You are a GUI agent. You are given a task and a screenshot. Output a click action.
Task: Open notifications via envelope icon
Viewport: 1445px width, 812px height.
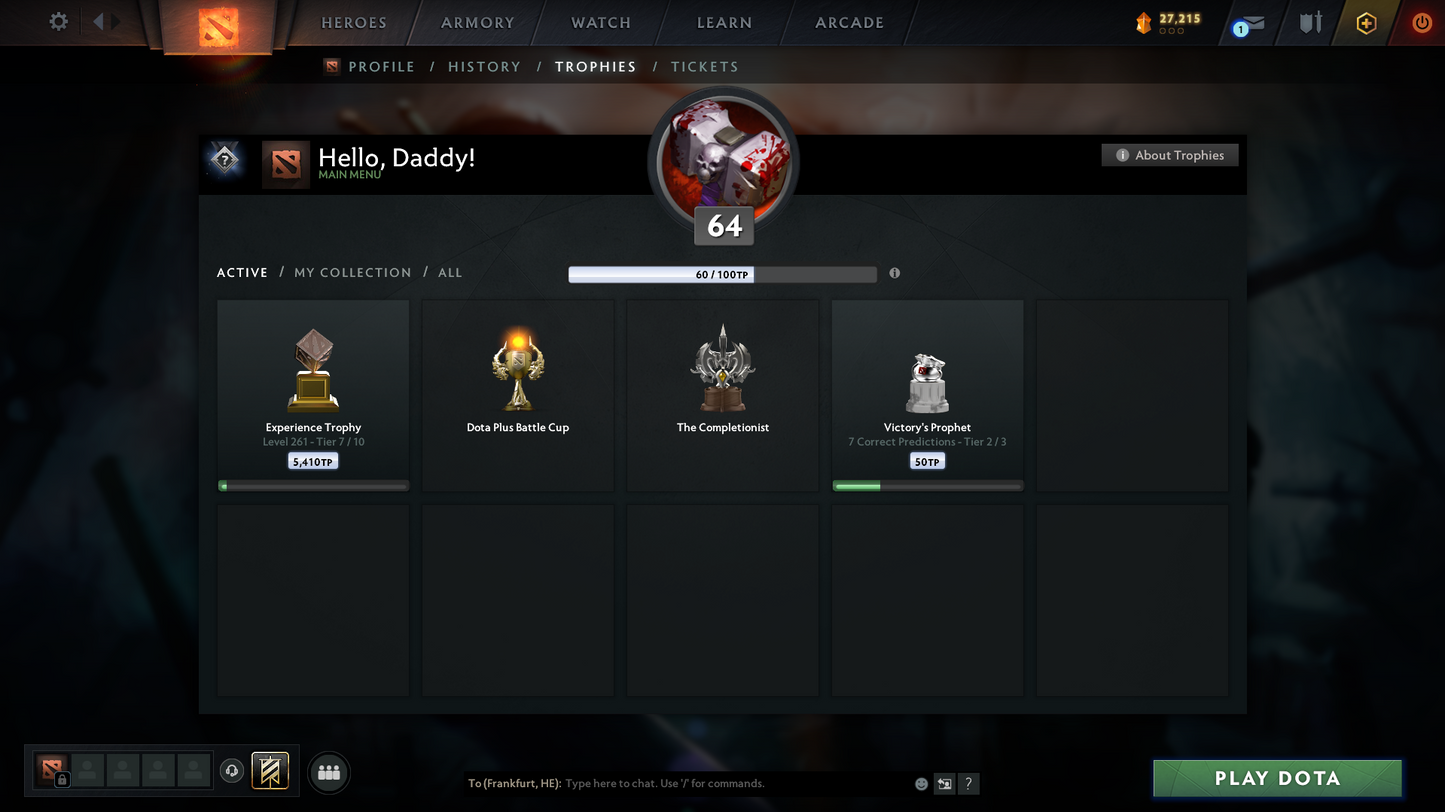[x=1256, y=23]
